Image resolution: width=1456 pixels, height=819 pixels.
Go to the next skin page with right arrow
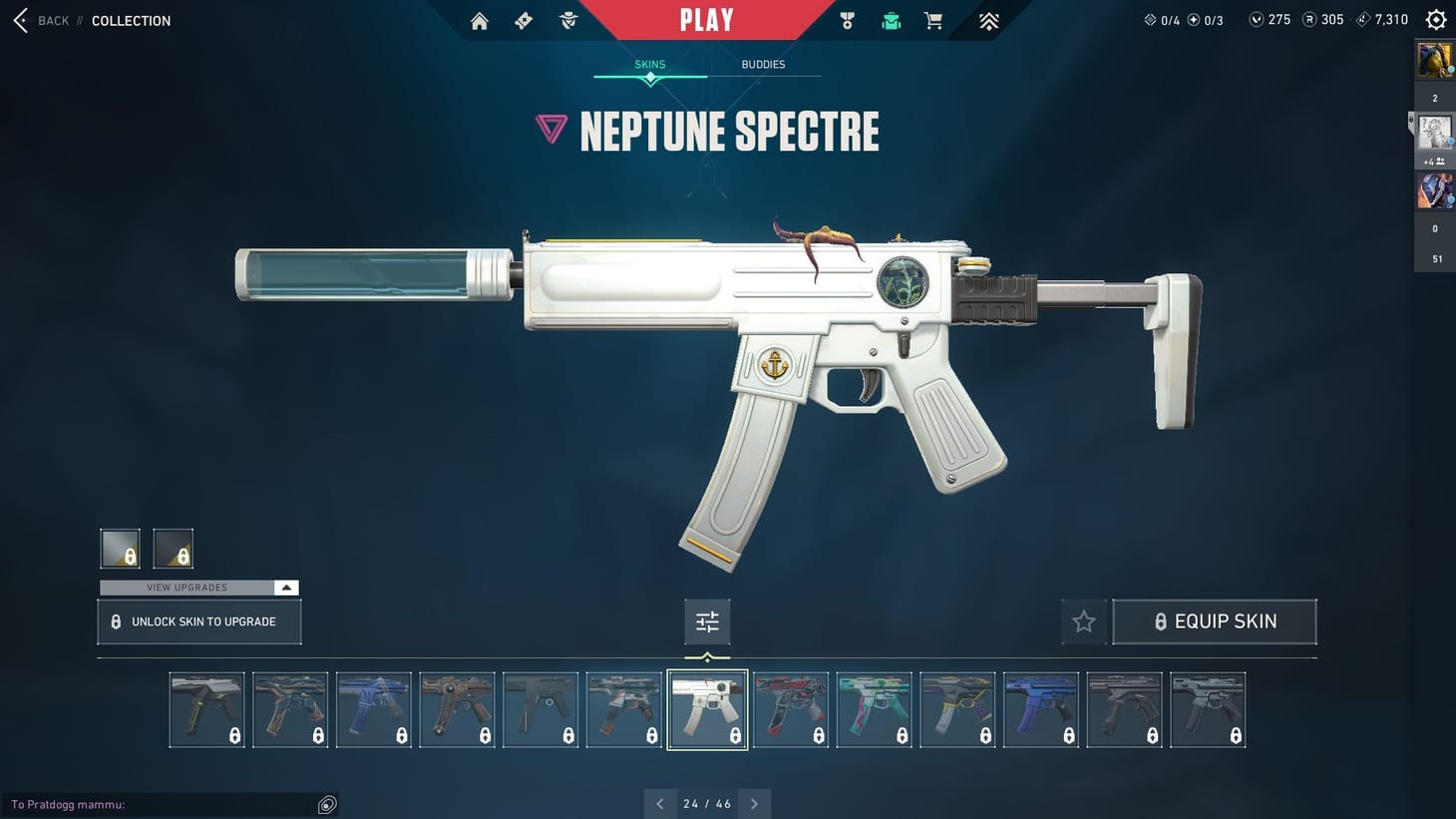pyautogui.click(x=755, y=803)
